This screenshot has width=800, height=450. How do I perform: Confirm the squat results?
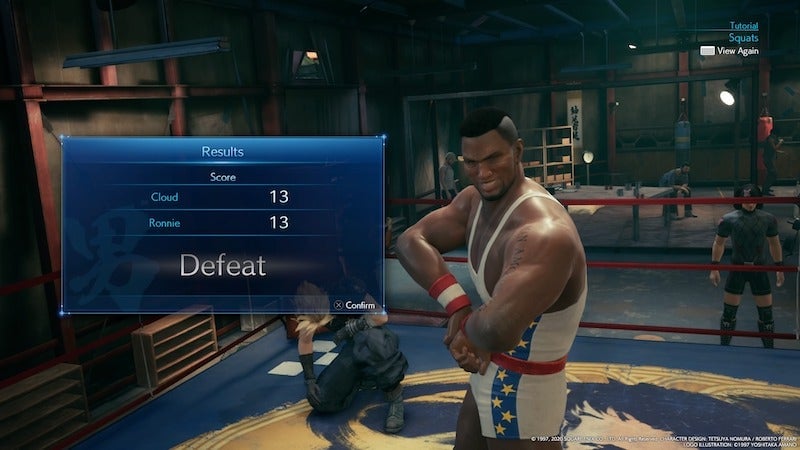[354, 305]
